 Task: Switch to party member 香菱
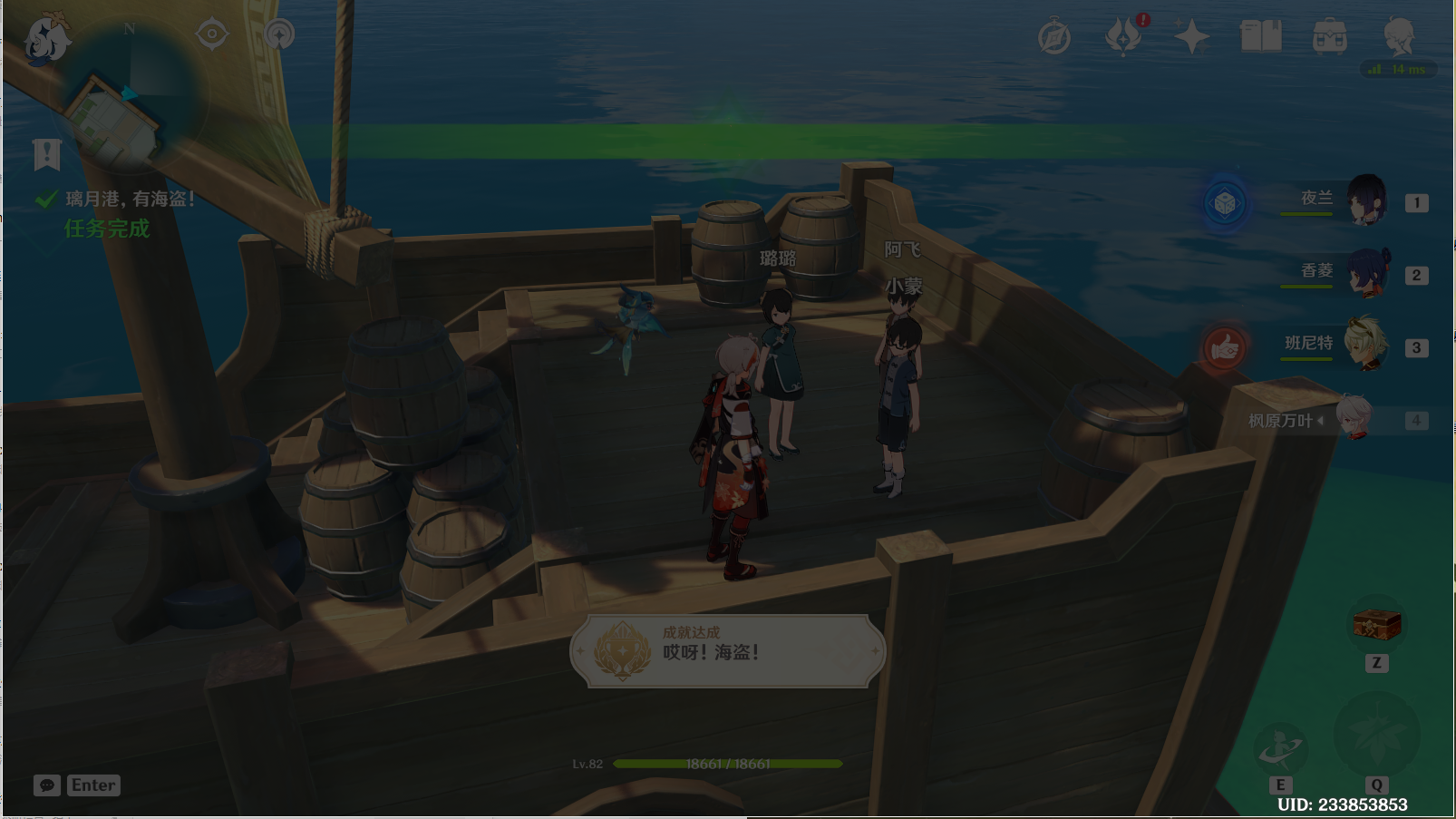point(1365,273)
